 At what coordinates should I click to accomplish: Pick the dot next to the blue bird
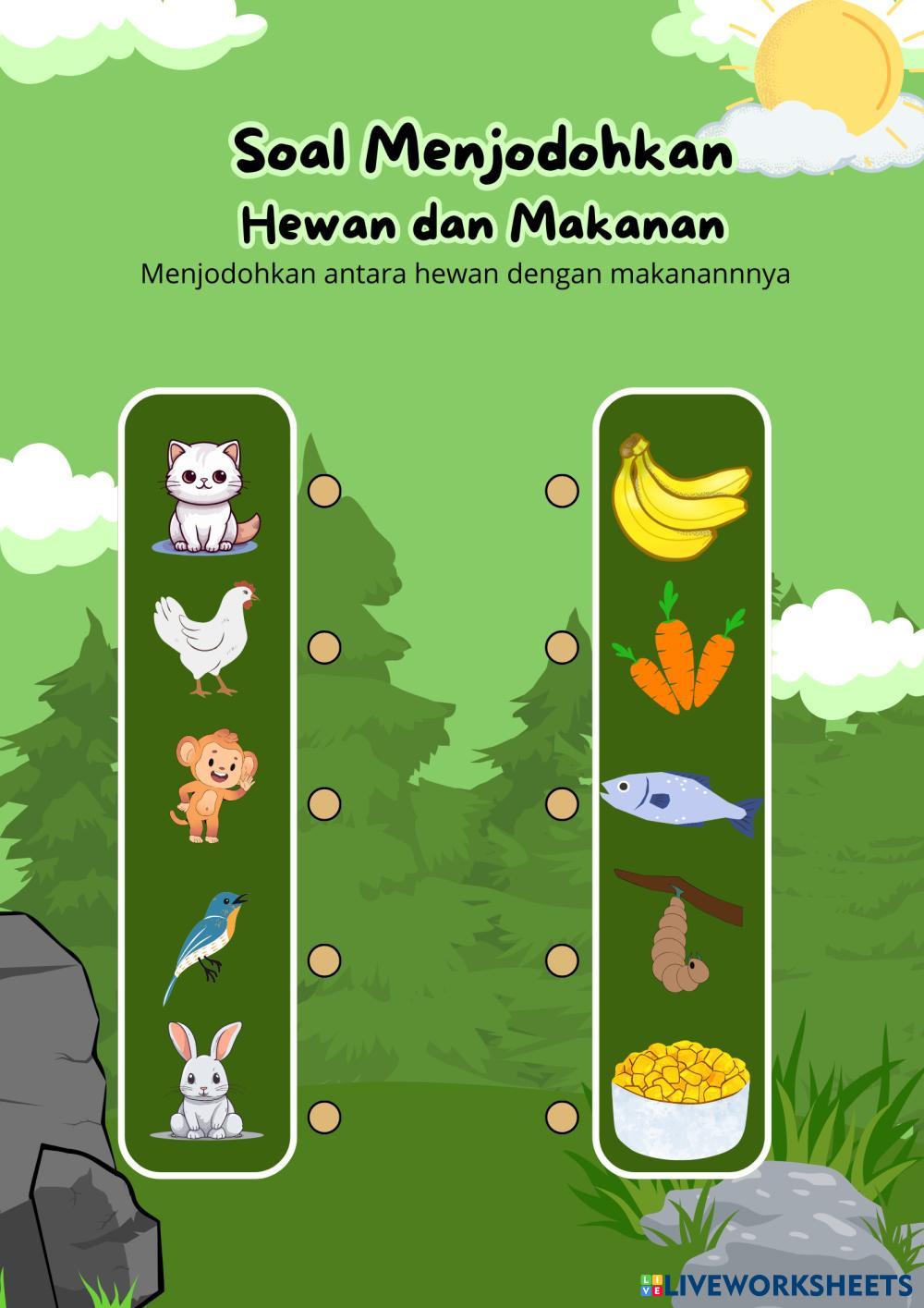324,960
